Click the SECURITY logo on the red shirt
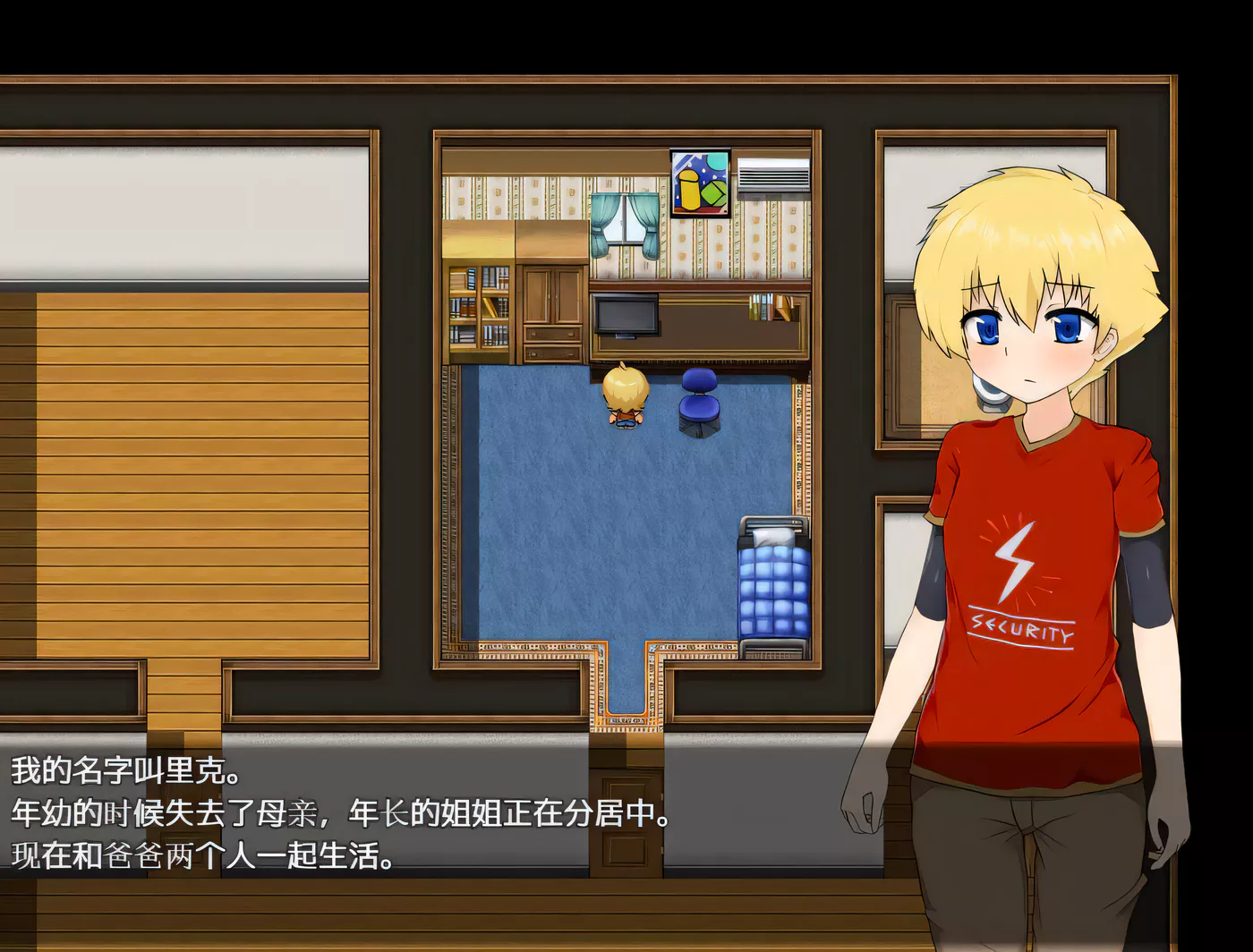Viewport: 1253px width, 952px height. 1020,628
